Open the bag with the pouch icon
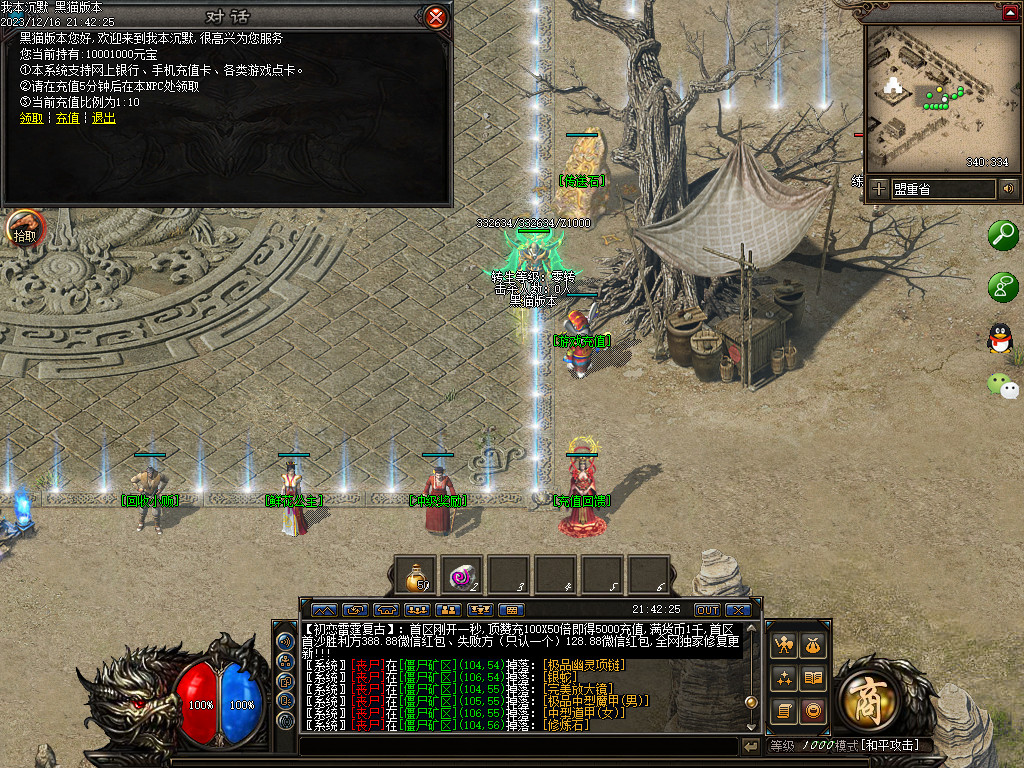 pyautogui.click(x=814, y=645)
